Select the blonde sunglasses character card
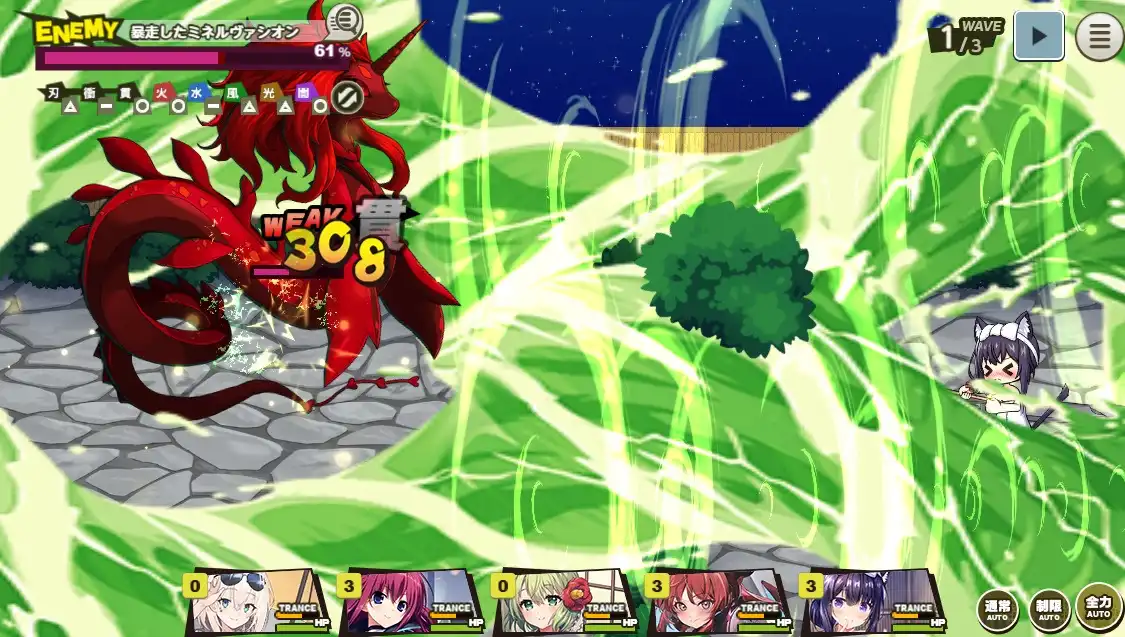This screenshot has height=637, width=1125. (255, 602)
